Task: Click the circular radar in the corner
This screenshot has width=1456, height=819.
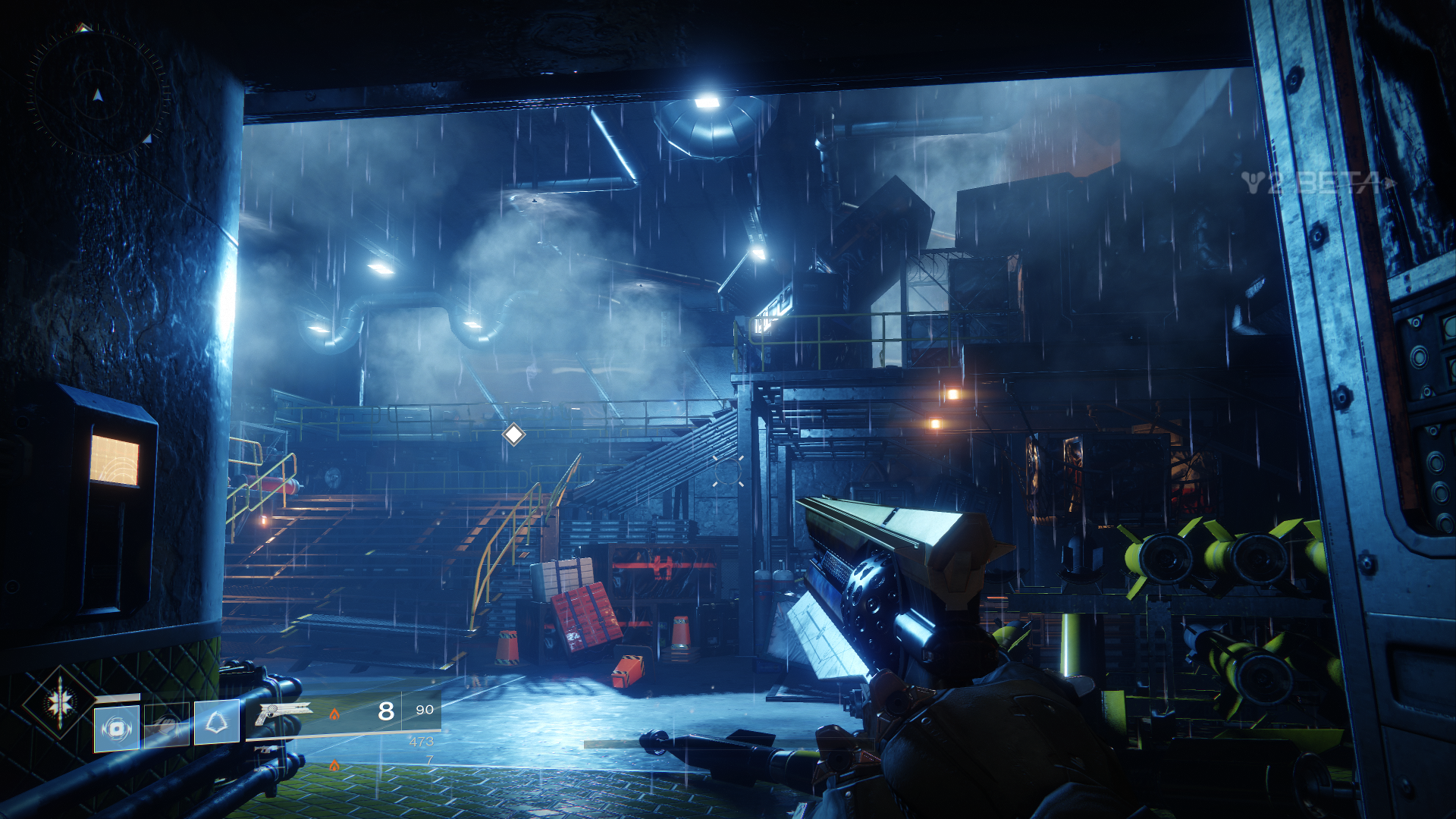Action: point(97,93)
